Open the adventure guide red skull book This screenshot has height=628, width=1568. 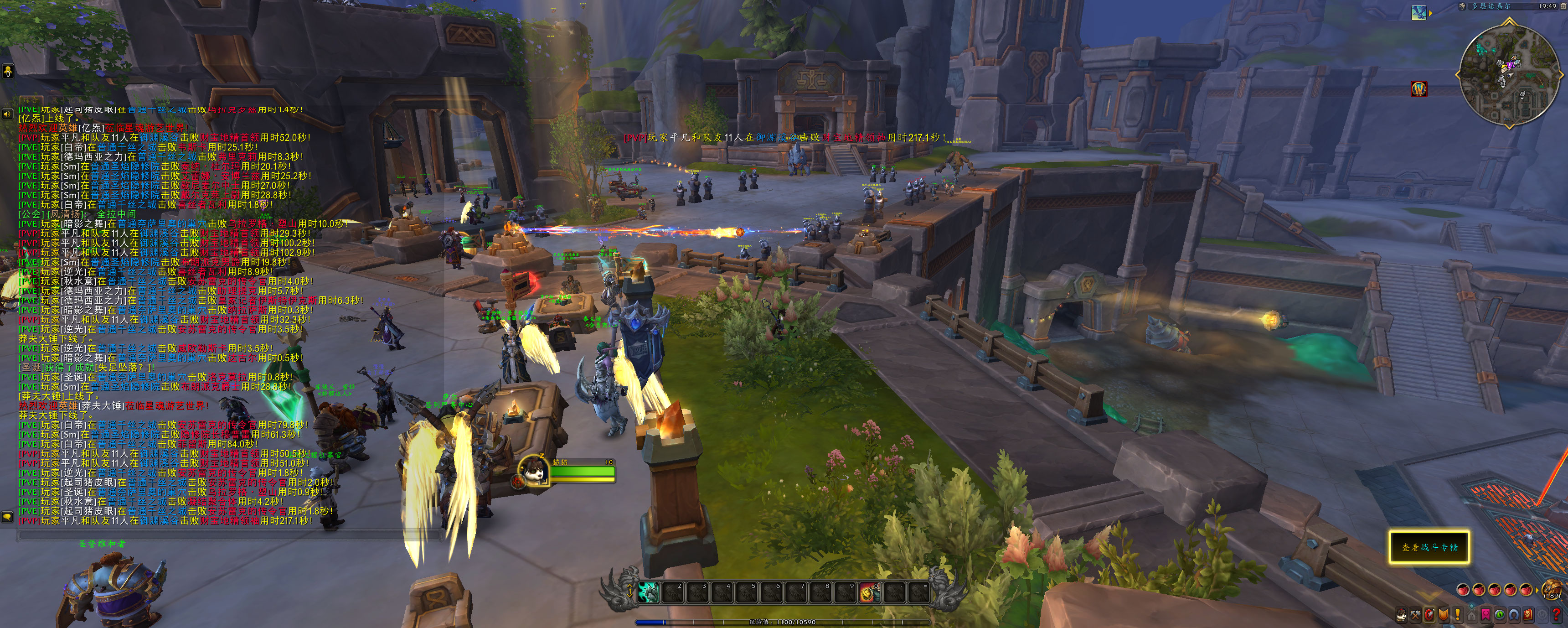1528,615
